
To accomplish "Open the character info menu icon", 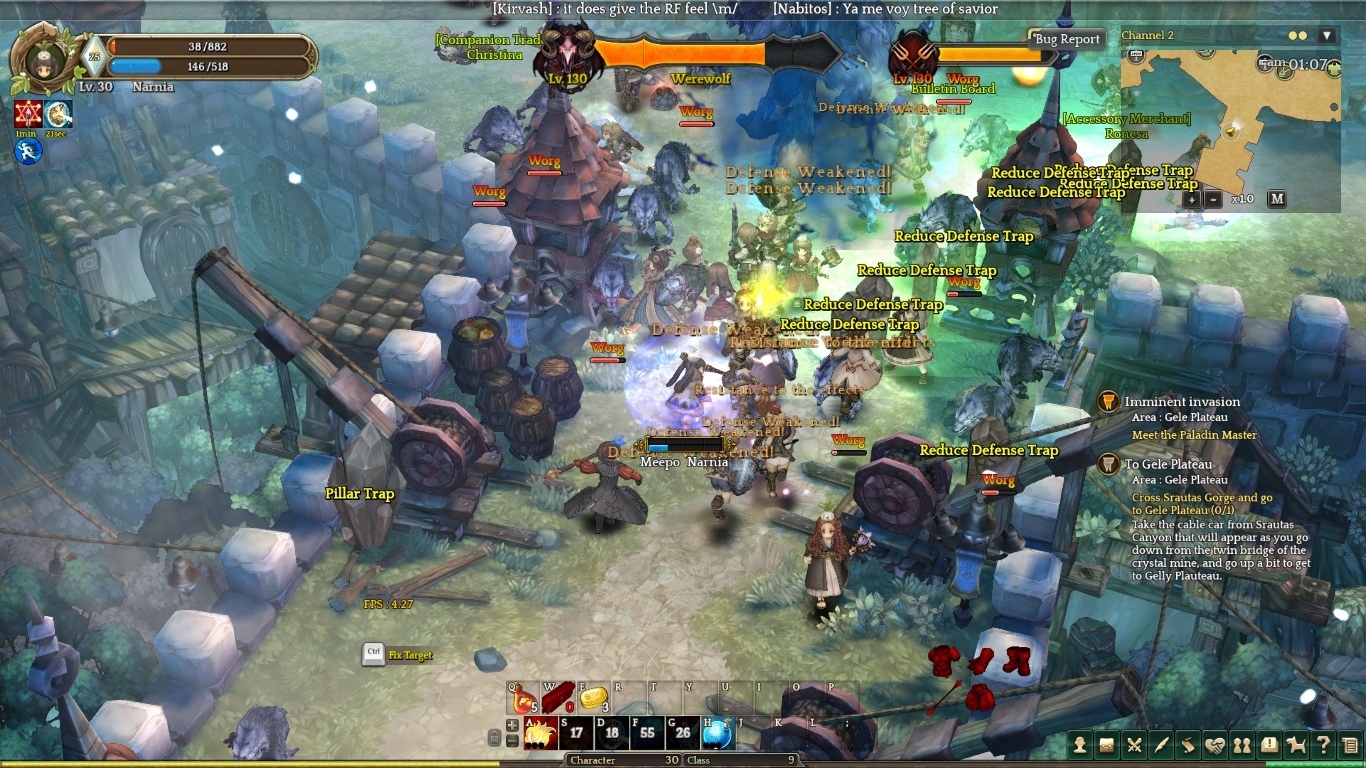I will [1080, 744].
